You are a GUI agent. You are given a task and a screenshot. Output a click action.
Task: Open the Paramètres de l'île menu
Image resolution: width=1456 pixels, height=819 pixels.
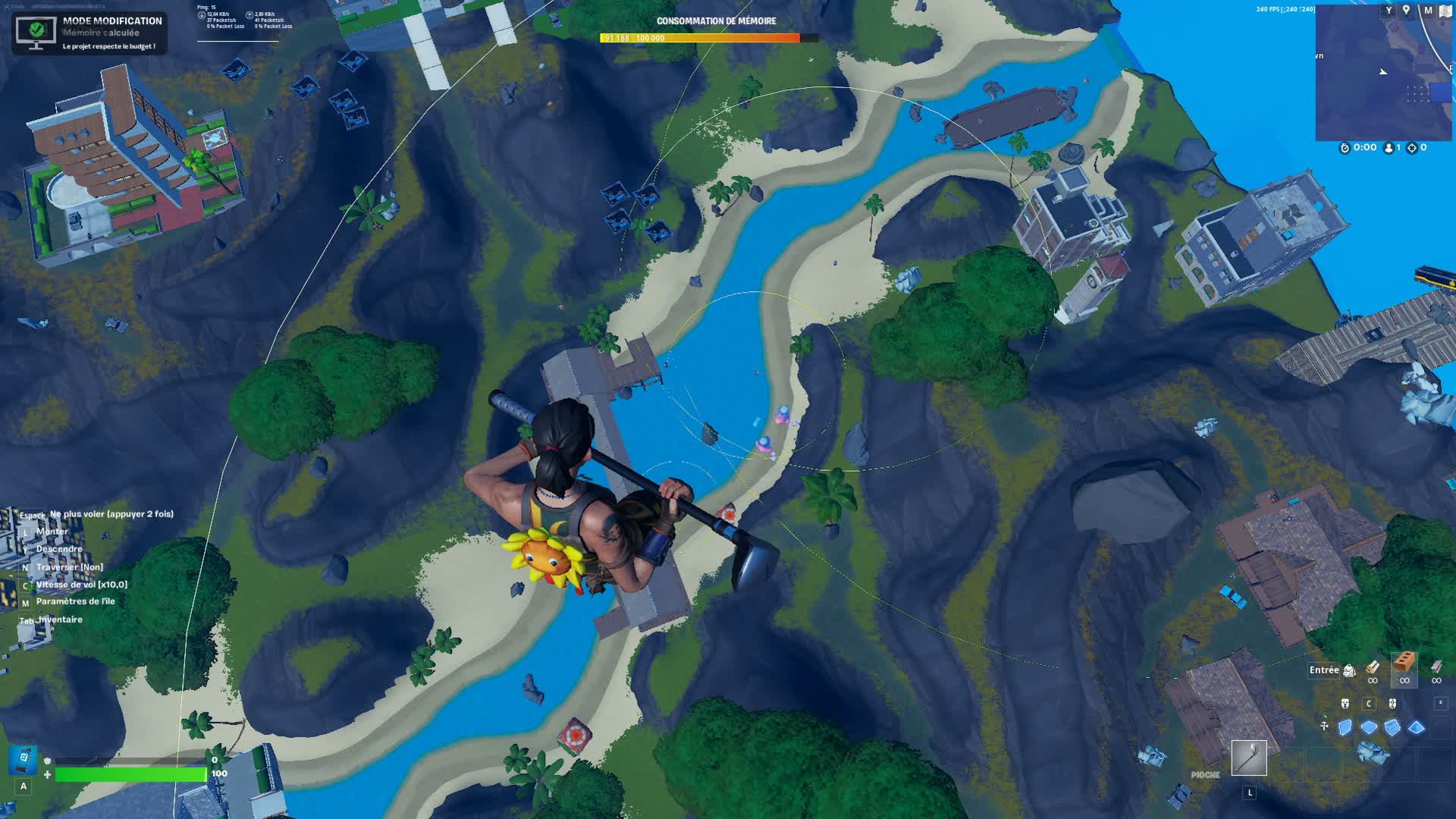(x=76, y=601)
